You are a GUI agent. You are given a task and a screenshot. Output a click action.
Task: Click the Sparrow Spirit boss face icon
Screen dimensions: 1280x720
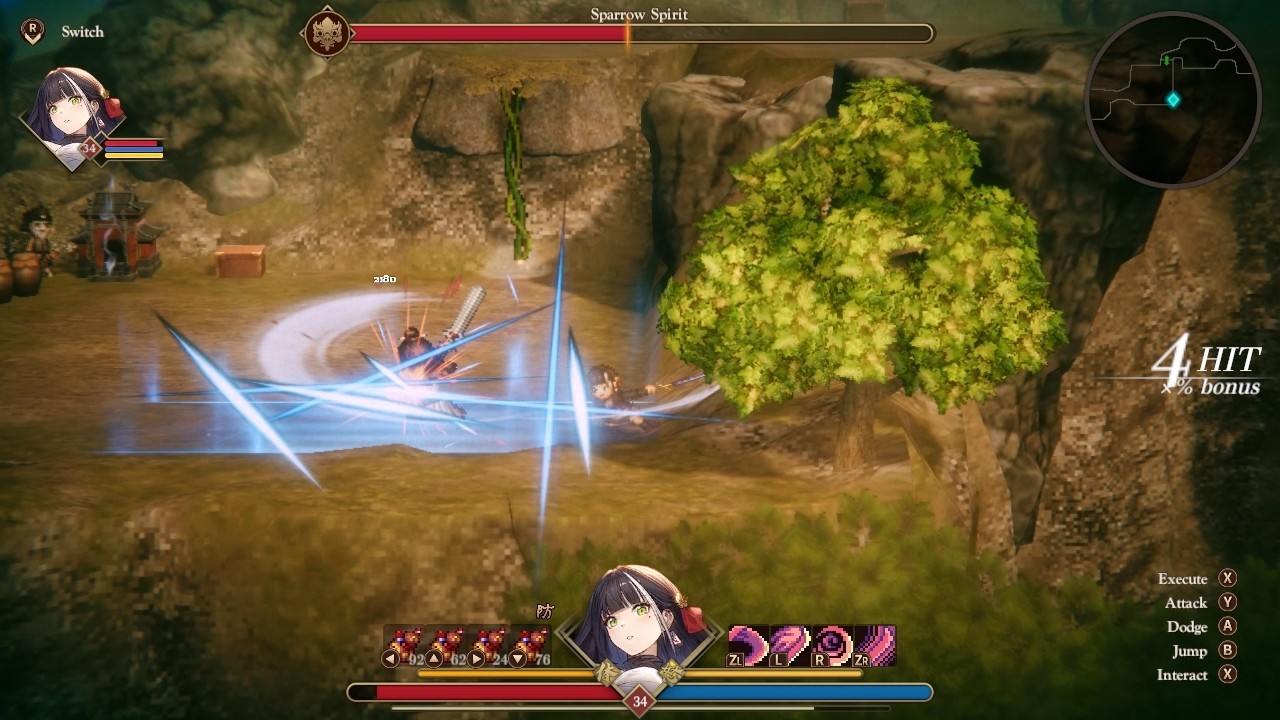(x=327, y=34)
